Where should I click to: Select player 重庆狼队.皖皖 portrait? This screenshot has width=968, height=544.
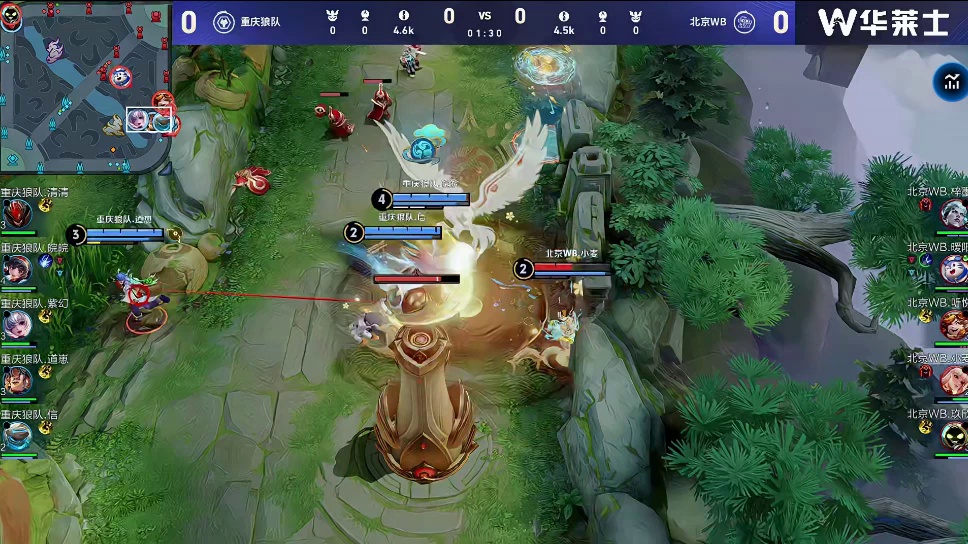click(16, 268)
